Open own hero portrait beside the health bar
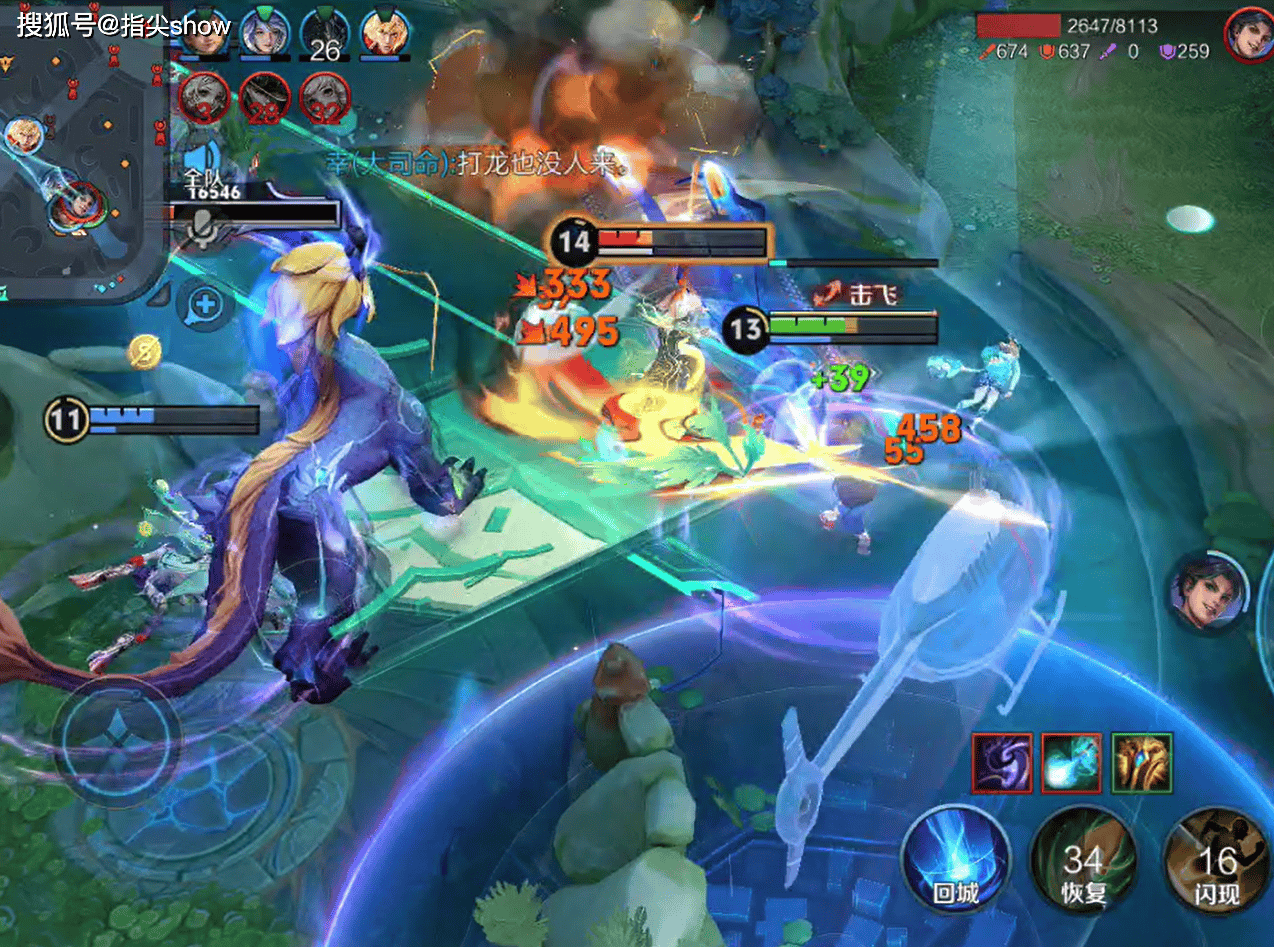 pyautogui.click(x=1247, y=34)
